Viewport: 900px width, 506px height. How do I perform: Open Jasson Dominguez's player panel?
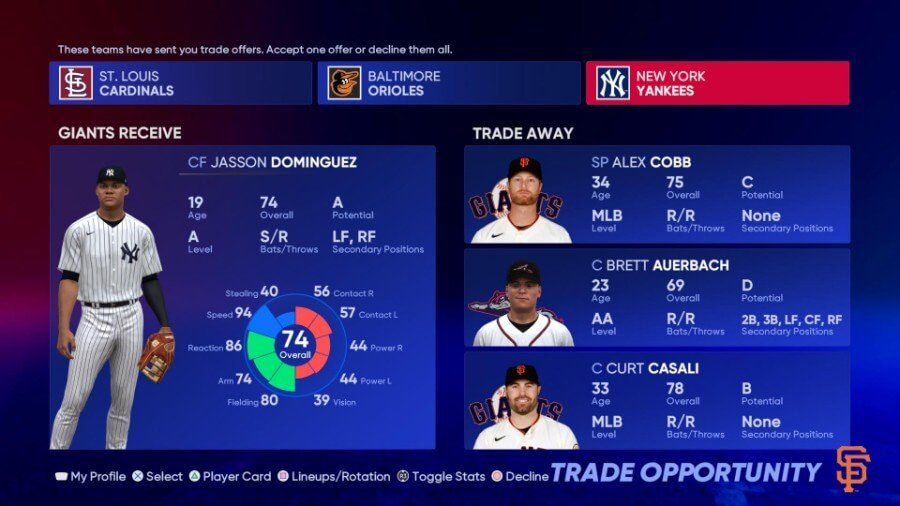[x=243, y=297]
